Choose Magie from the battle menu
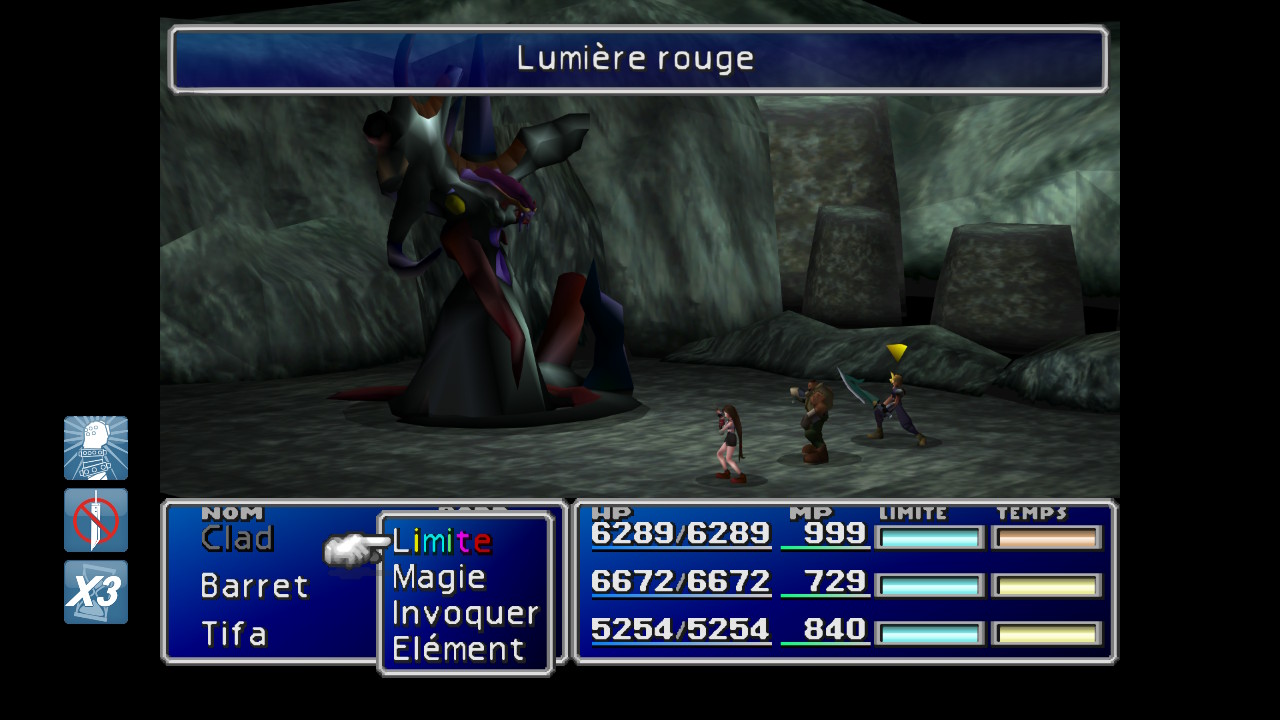Screen dimensions: 1280x720 [439, 577]
